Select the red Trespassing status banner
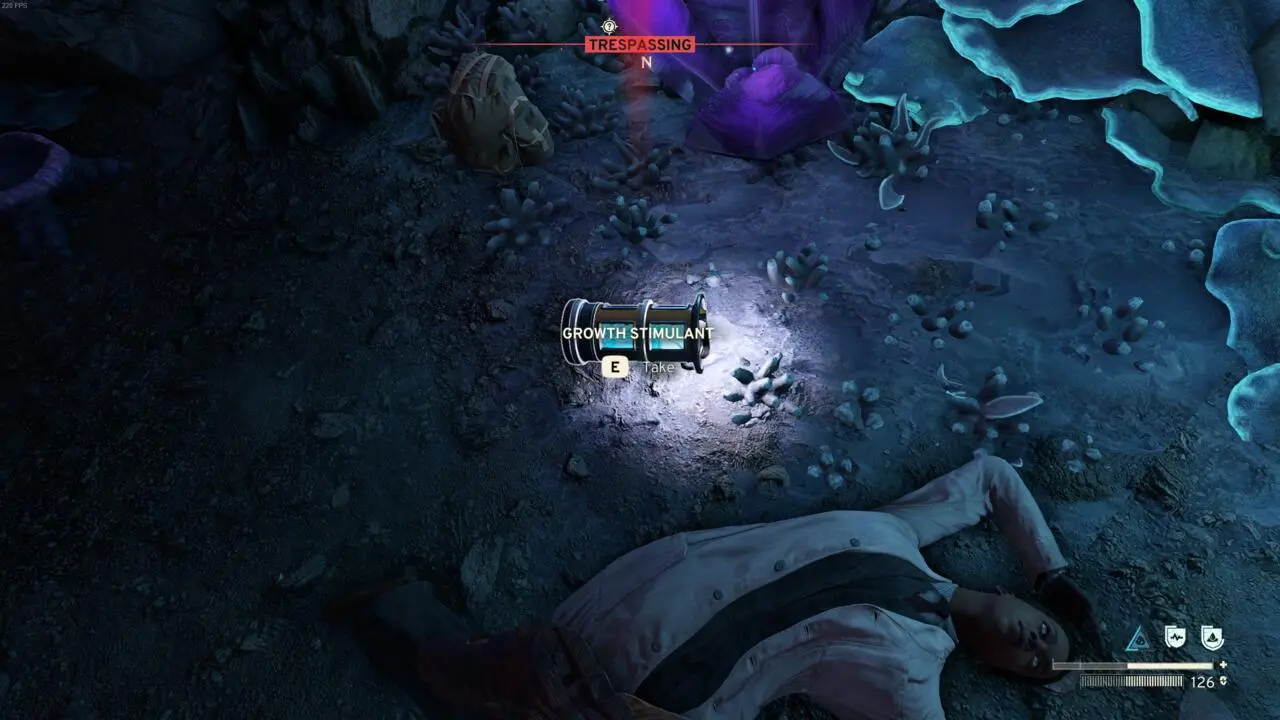Screen dimensions: 1280x720 [x=639, y=45]
